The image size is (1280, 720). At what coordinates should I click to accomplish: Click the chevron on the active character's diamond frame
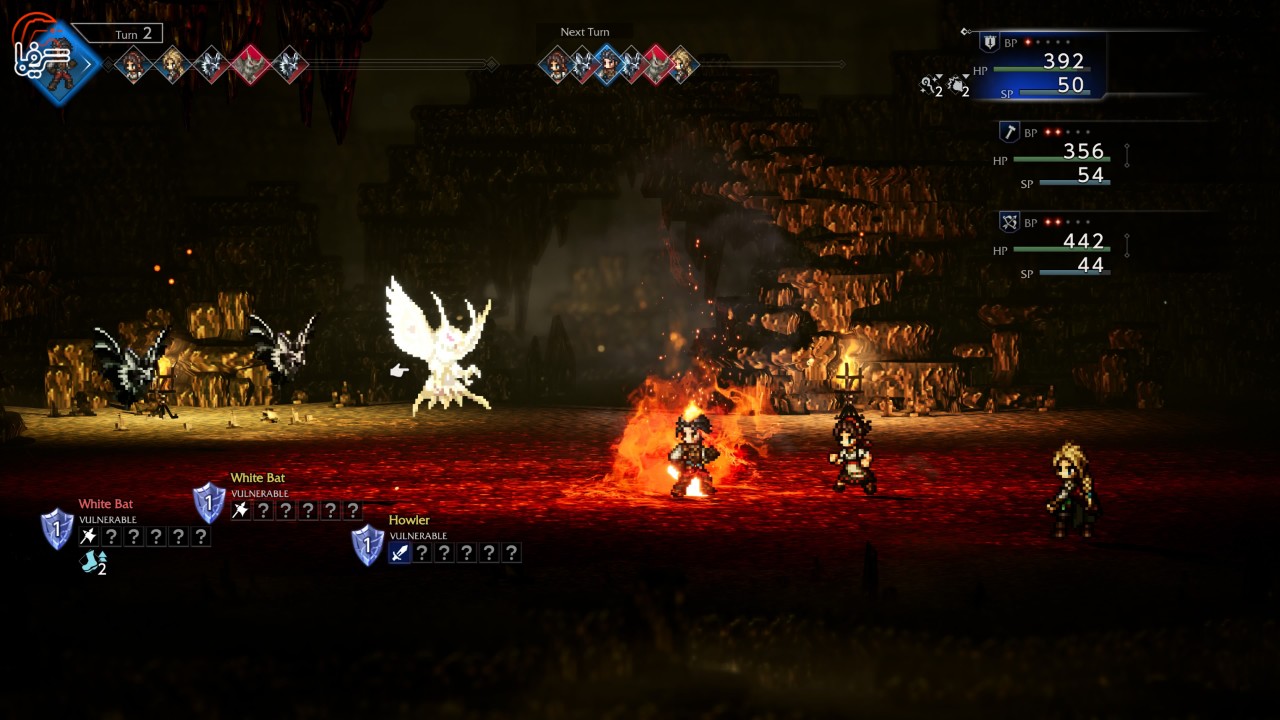click(x=88, y=62)
